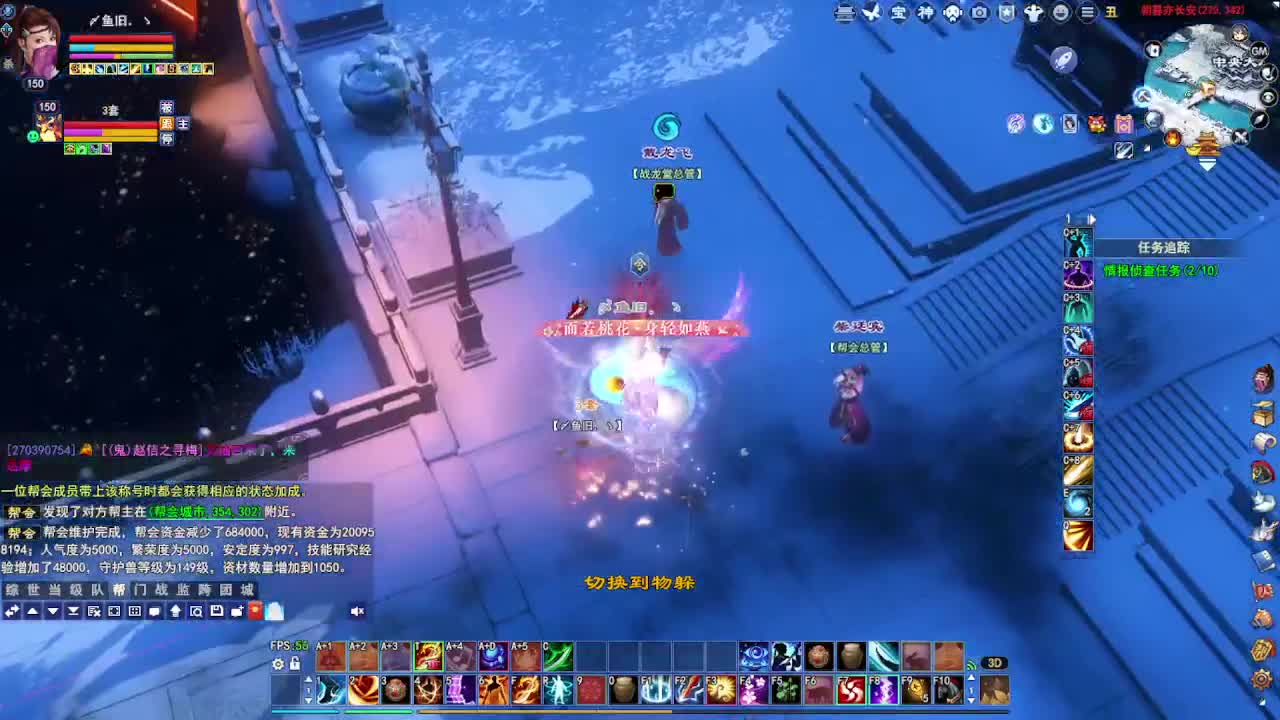Select the chat search magnifier icon
Screen dimensions: 1280x720
pyautogui.click(x=197, y=612)
